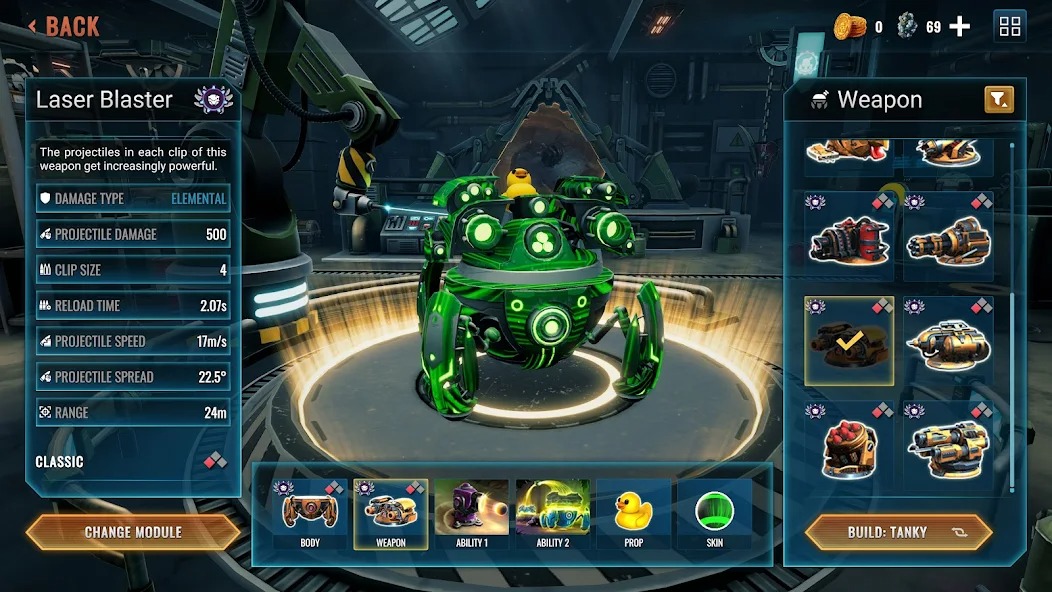This screenshot has height=592, width=1052.
Task: Switch the build using Build: Tanky
Action: coord(898,532)
